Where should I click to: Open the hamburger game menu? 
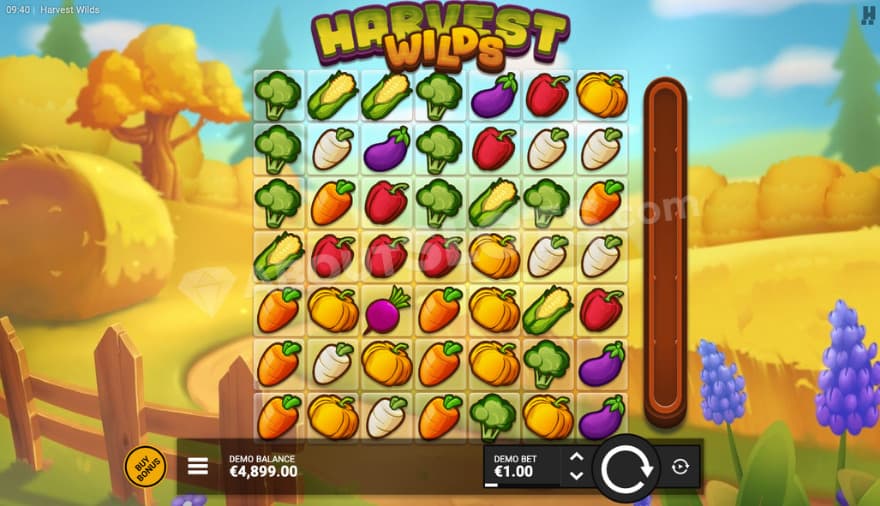[198, 466]
